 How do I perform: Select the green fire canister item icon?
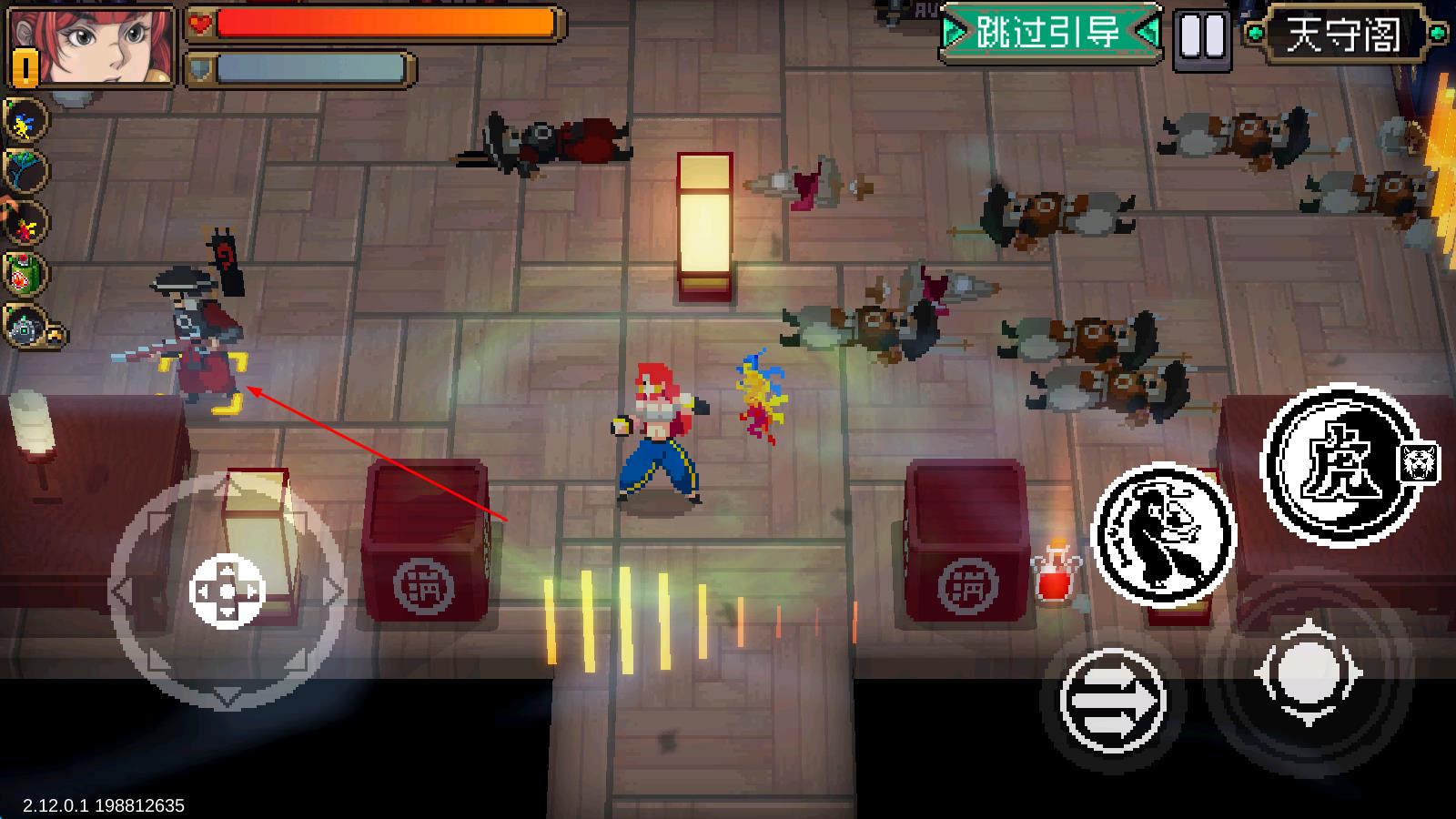pyautogui.click(x=25, y=274)
